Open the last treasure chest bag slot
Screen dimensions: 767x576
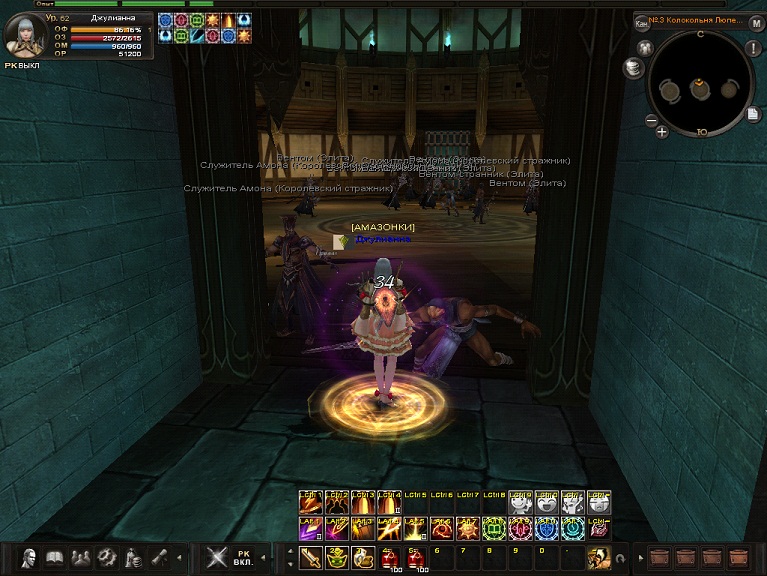(x=739, y=557)
